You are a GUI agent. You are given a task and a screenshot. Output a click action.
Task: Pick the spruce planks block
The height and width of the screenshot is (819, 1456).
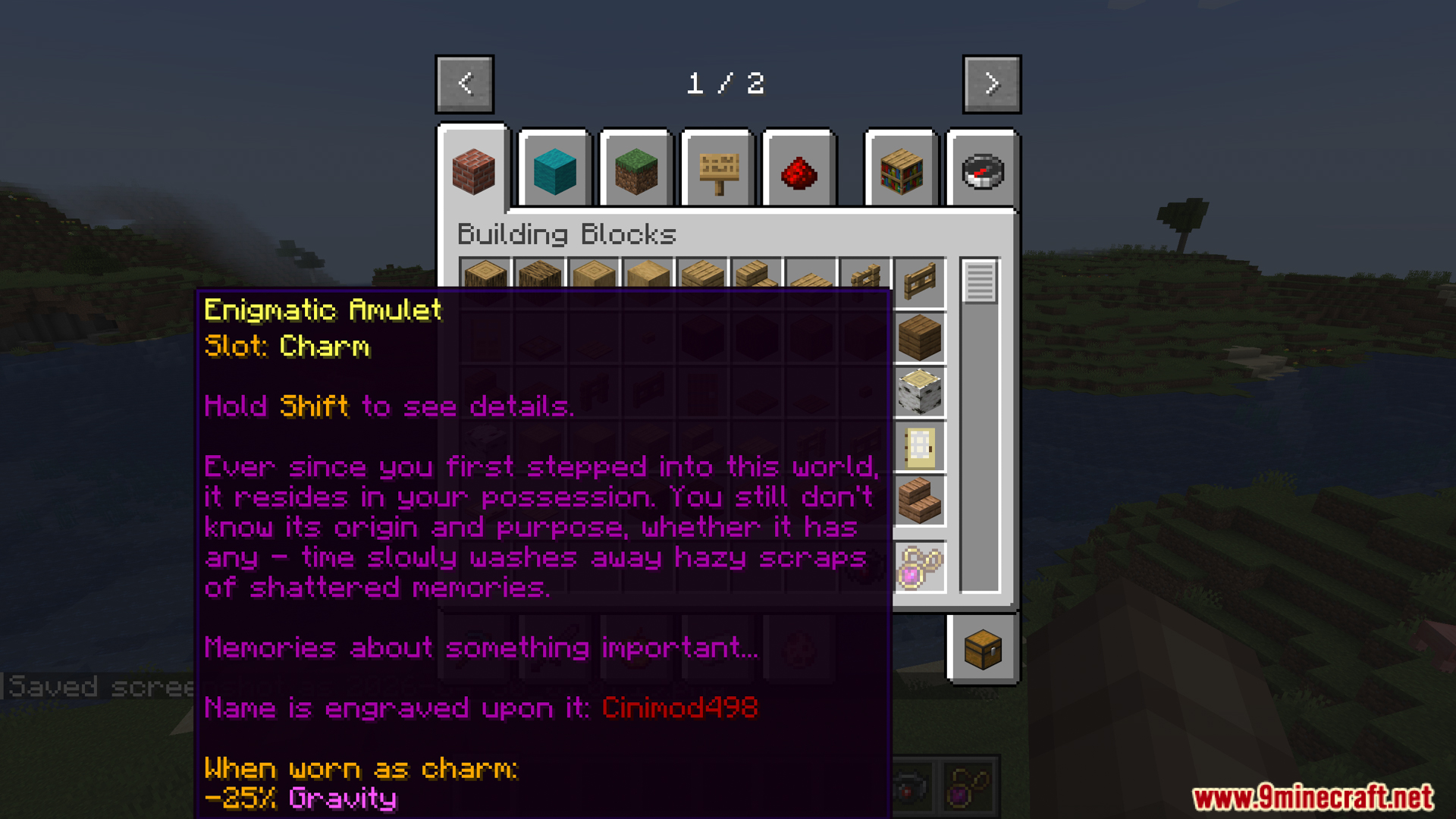coord(918,340)
